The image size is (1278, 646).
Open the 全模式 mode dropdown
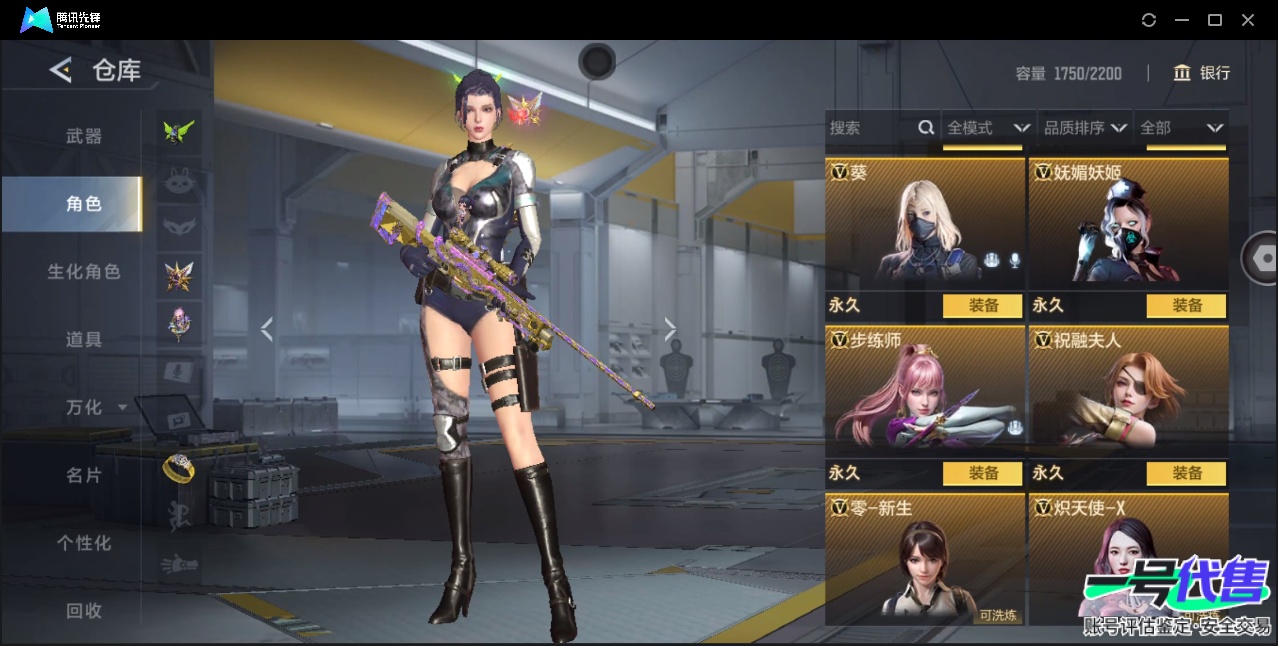click(x=987, y=128)
